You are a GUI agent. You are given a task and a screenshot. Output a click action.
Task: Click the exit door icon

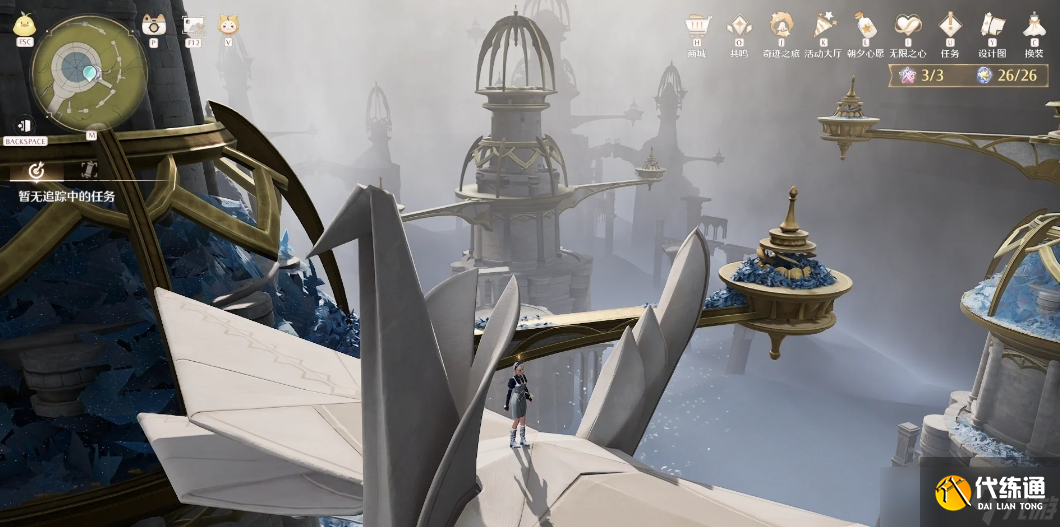point(24,126)
